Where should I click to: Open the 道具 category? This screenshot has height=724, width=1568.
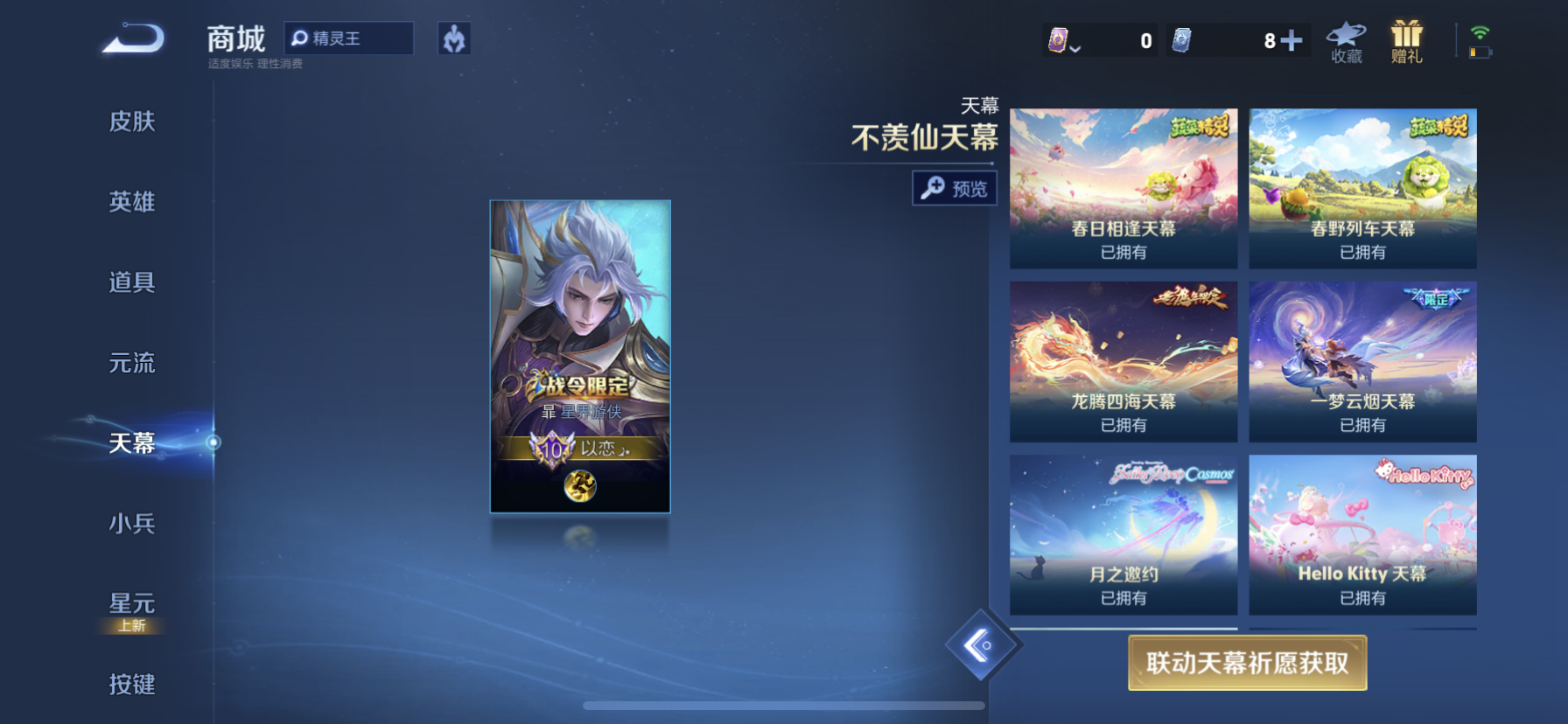pyautogui.click(x=132, y=282)
